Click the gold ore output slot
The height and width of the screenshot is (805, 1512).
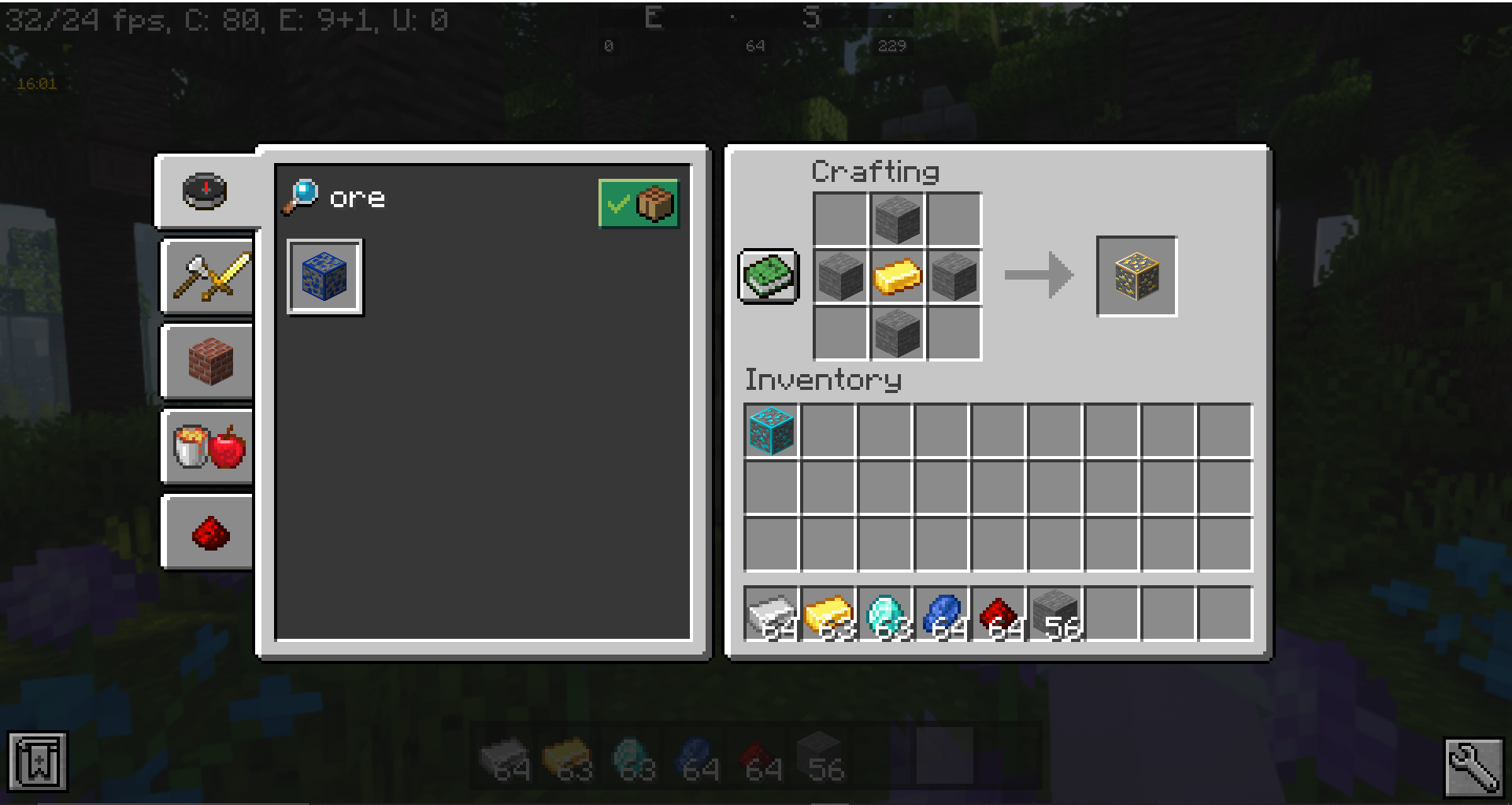1136,276
